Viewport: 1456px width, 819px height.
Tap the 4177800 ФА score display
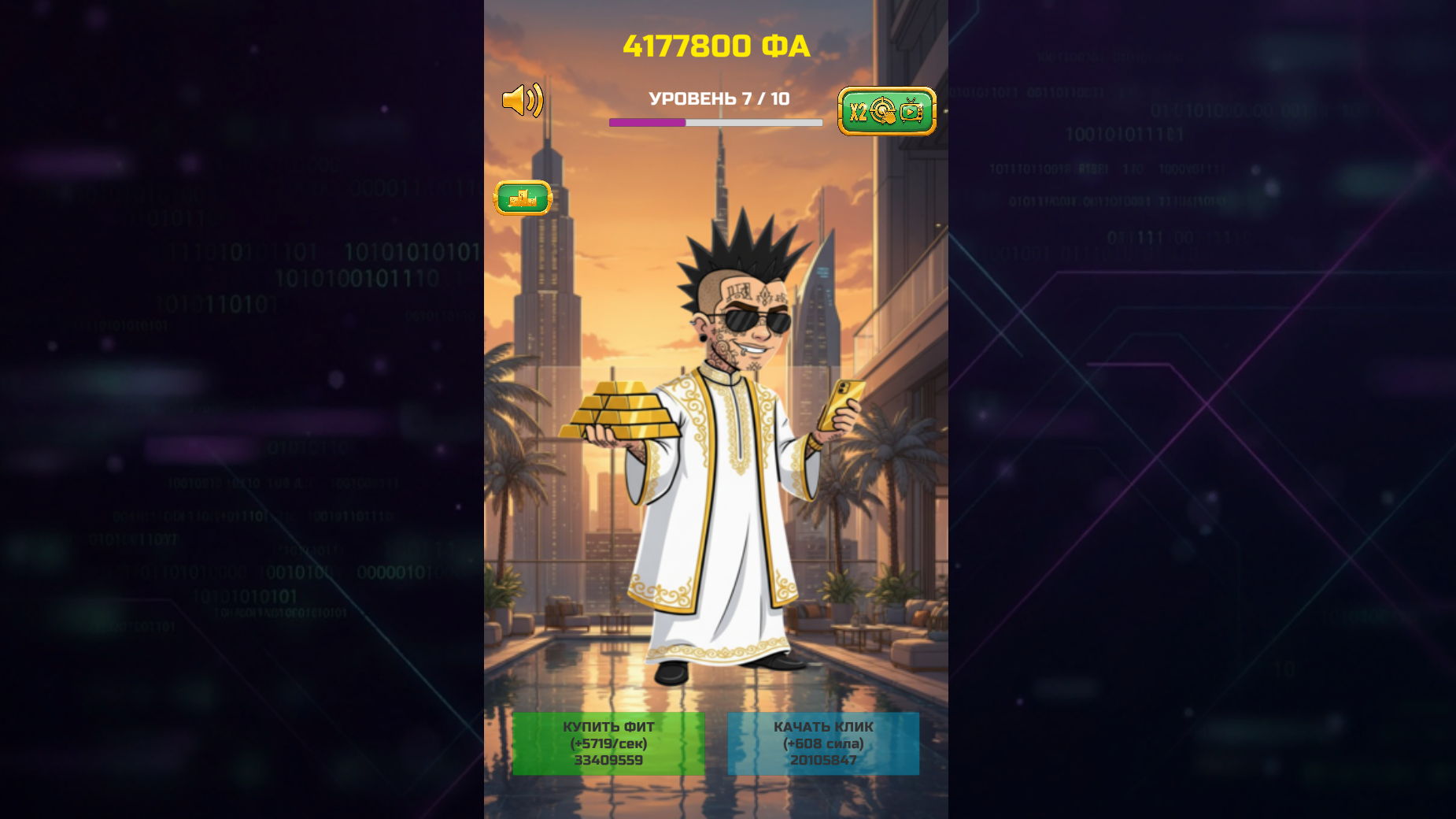point(717,46)
